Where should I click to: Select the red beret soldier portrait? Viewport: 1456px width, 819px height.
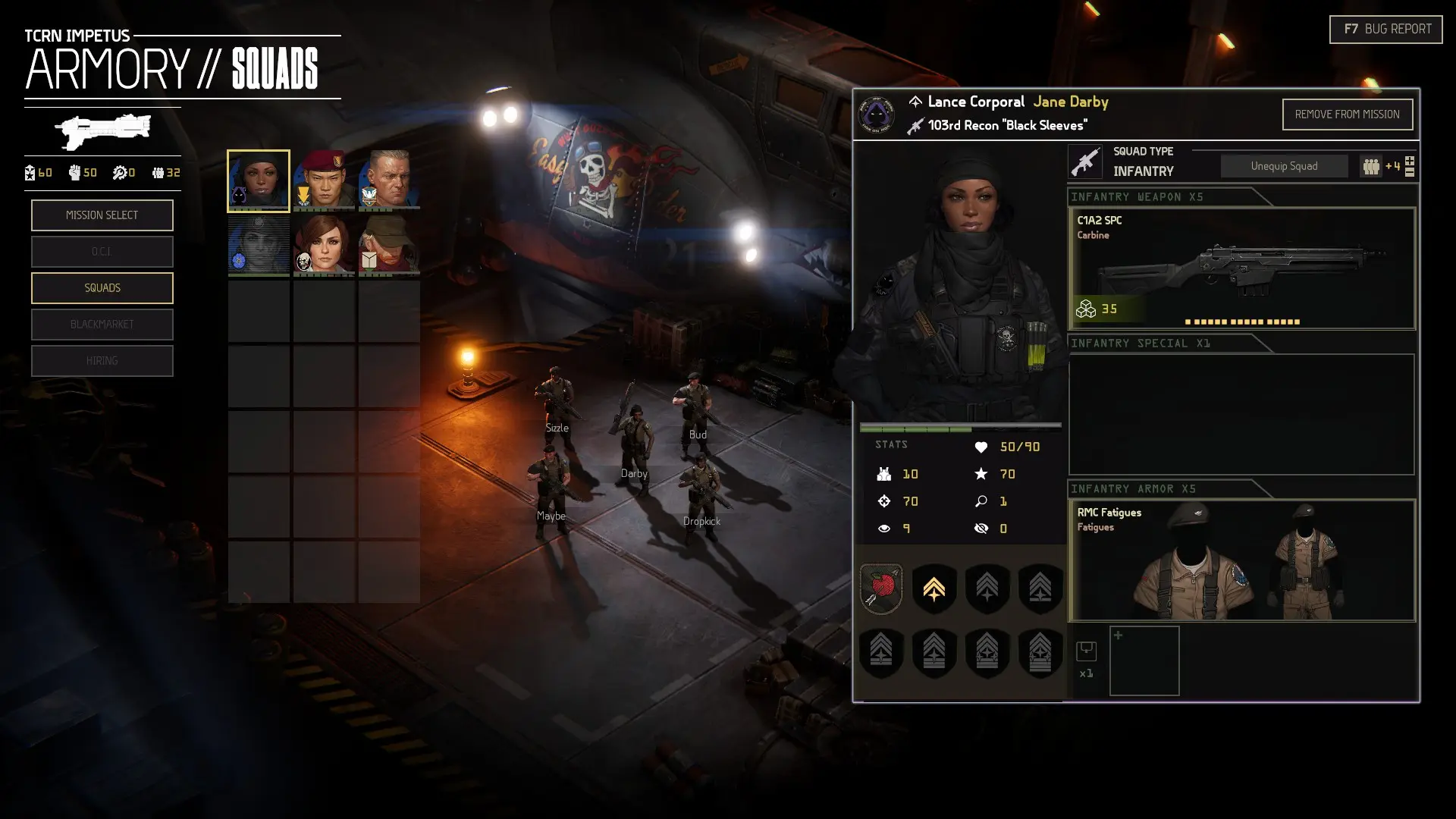(x=324, y=180)
